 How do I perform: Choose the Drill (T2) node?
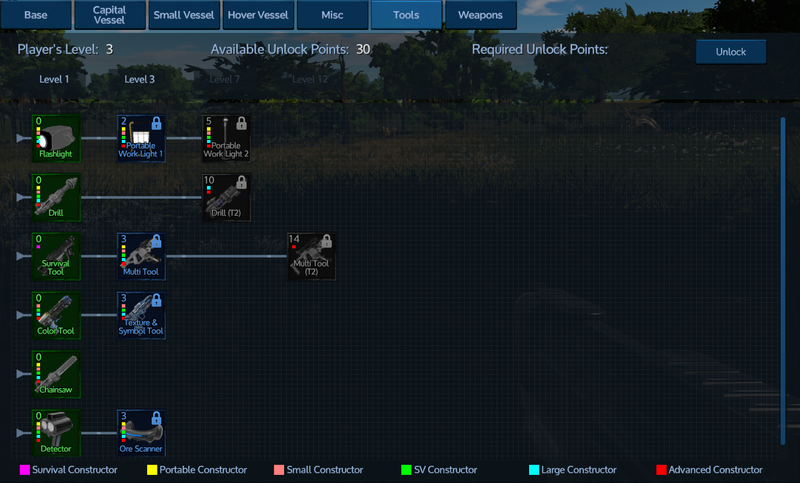click(x=225, y=197)
